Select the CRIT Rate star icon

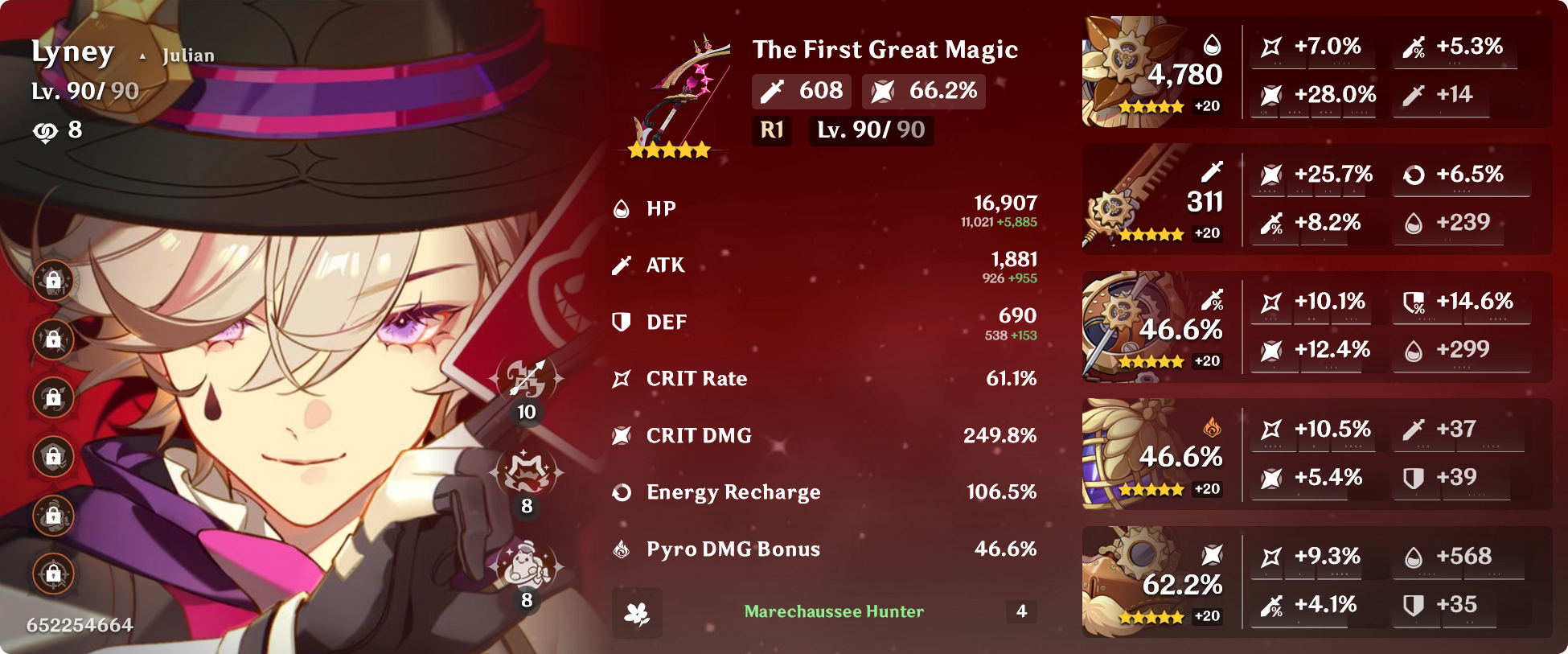click(621, 378)
